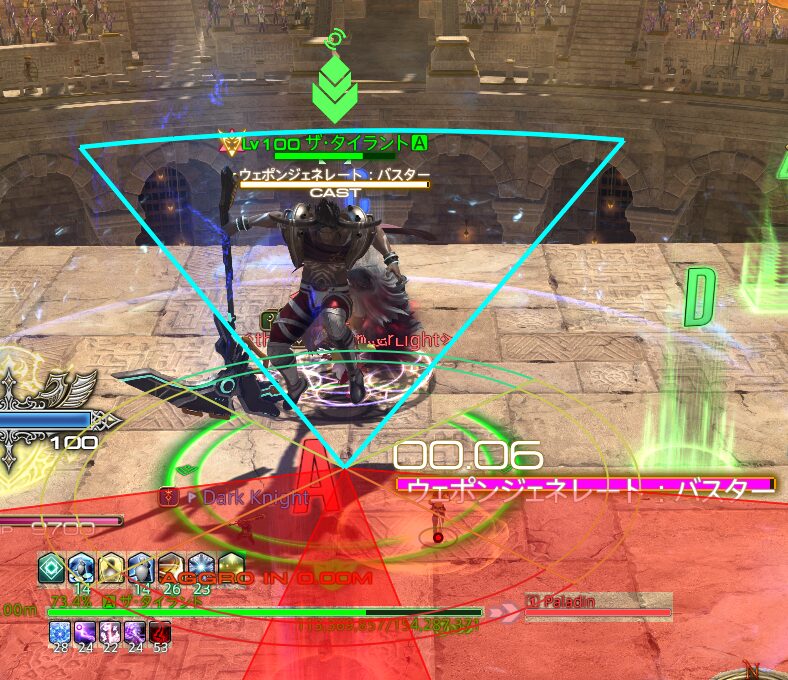Select the blue snowflake debuff with timer 28

(59, 632)
